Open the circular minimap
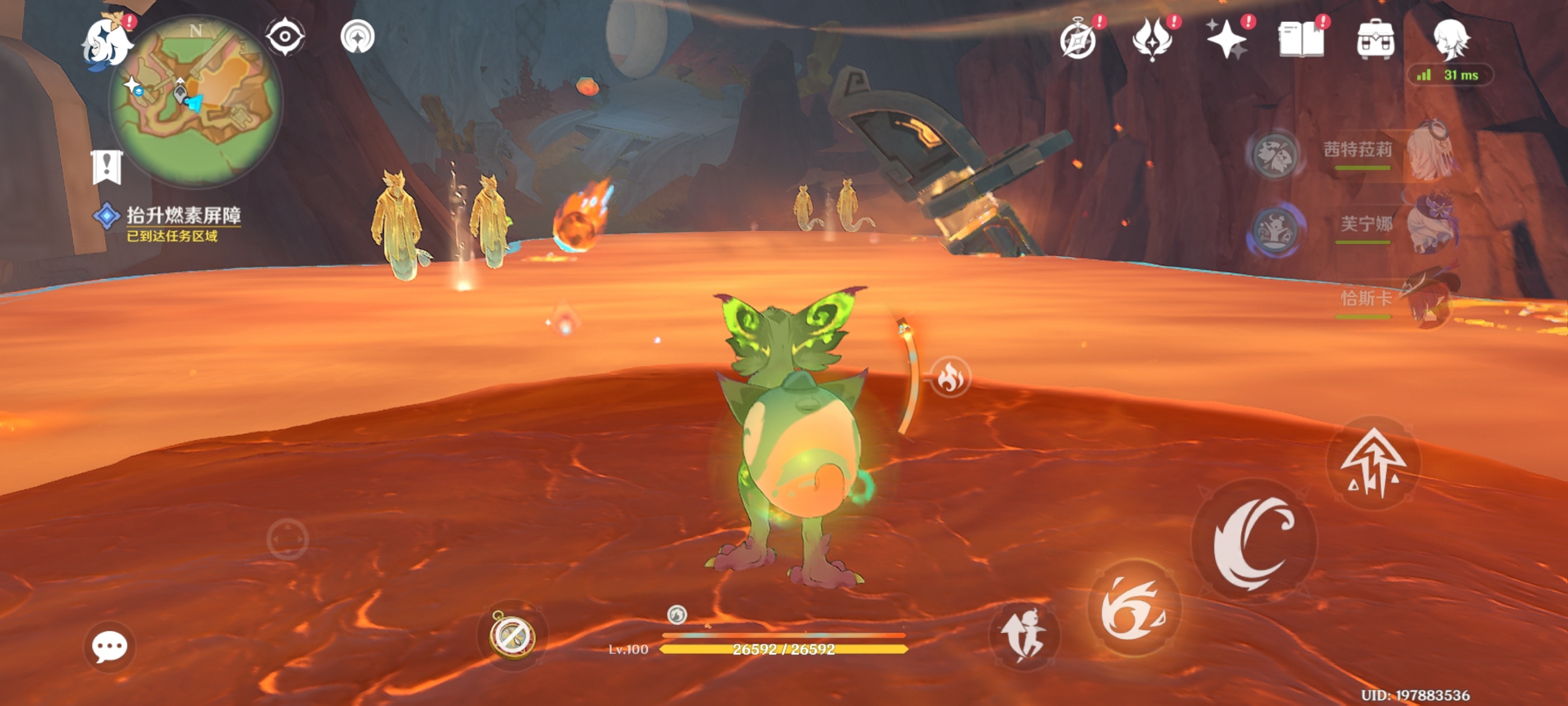Image resolution: width=1568 pixels, height=706 pixels. point(196,101)
